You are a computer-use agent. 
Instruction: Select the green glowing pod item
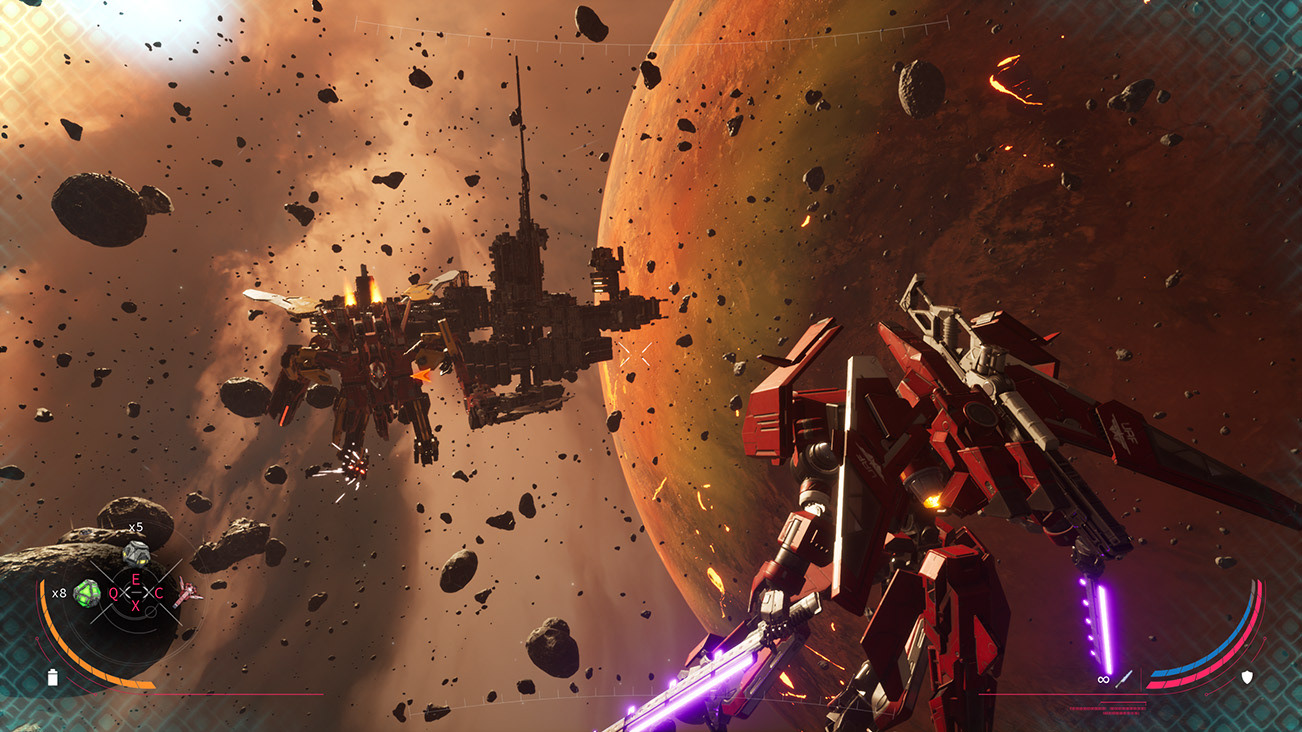88,593
